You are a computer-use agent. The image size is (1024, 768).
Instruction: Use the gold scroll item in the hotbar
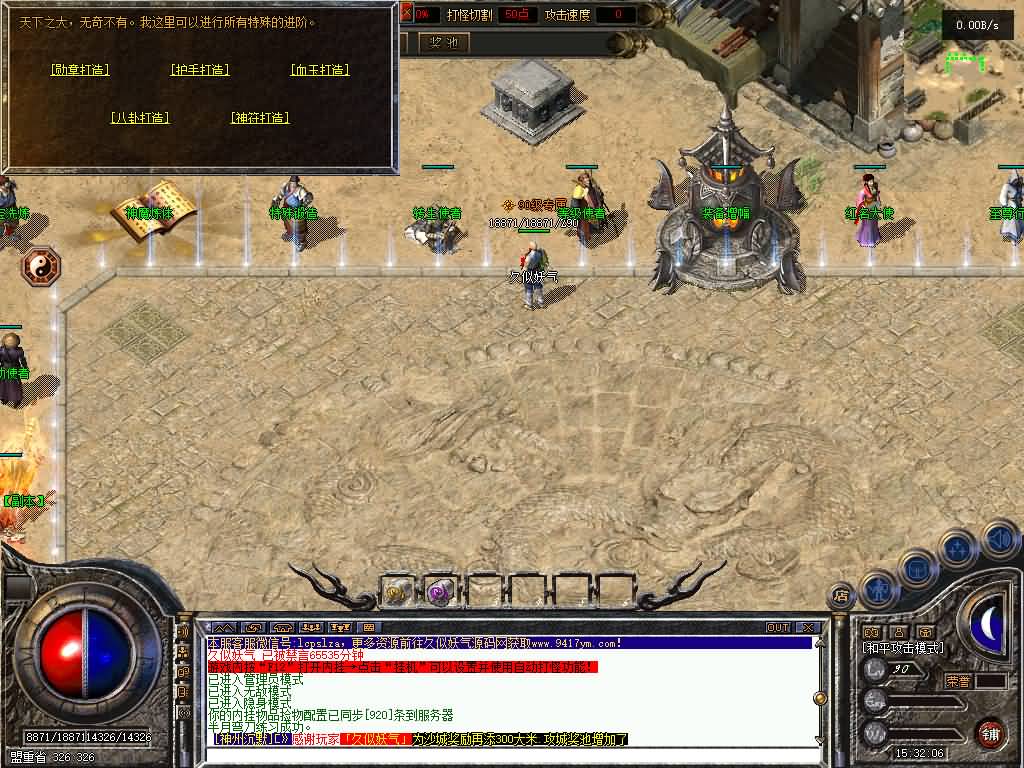[398, 591]
